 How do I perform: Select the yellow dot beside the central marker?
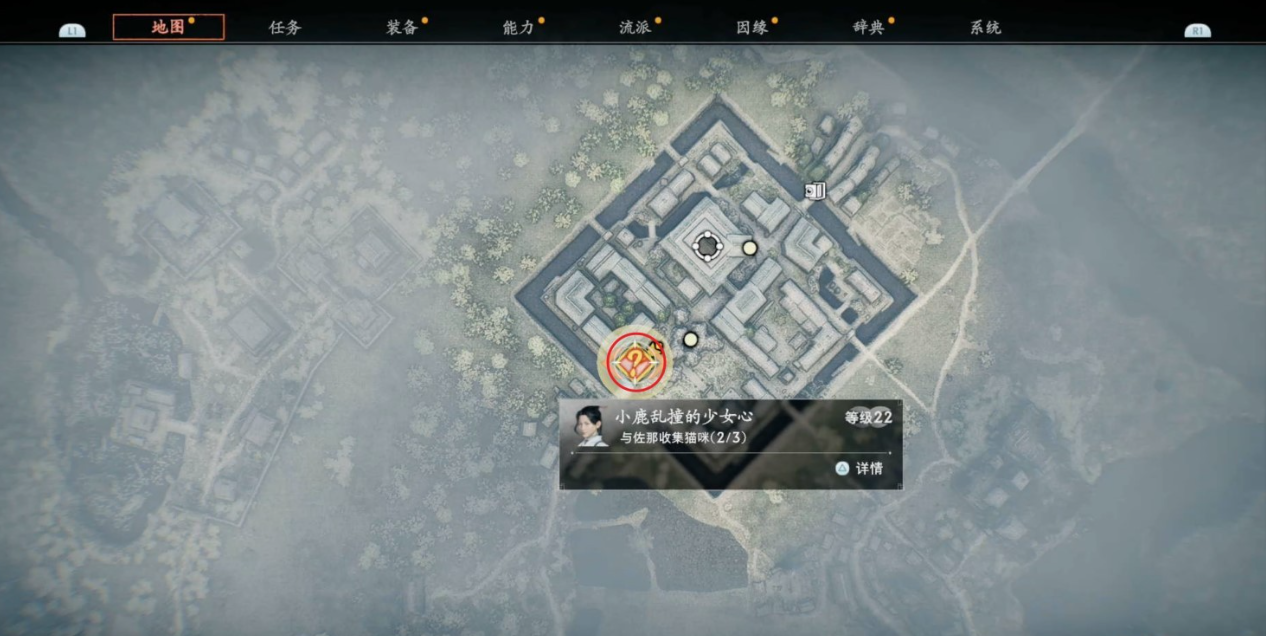point(749,248)
